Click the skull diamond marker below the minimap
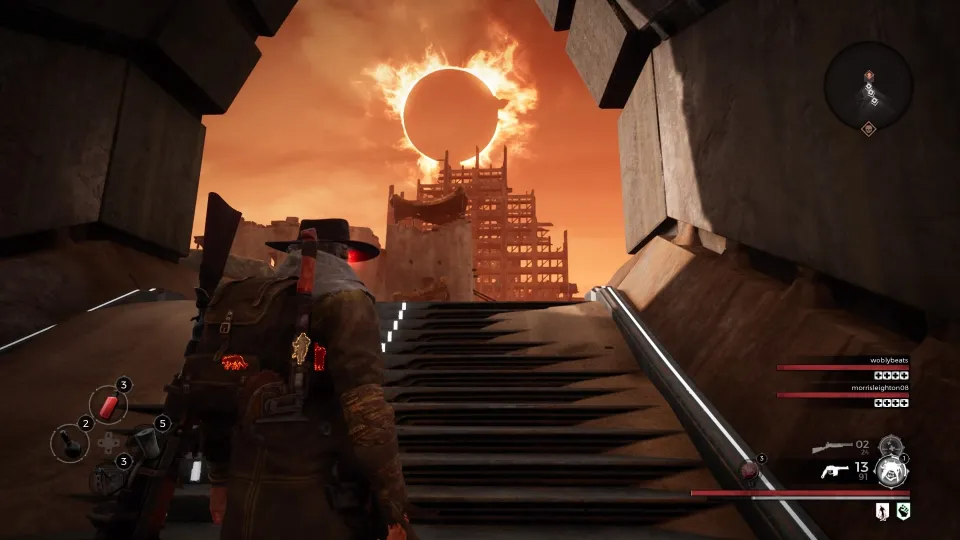The width and height of the screenshot is (960, 540). click(x=868, y=128)
